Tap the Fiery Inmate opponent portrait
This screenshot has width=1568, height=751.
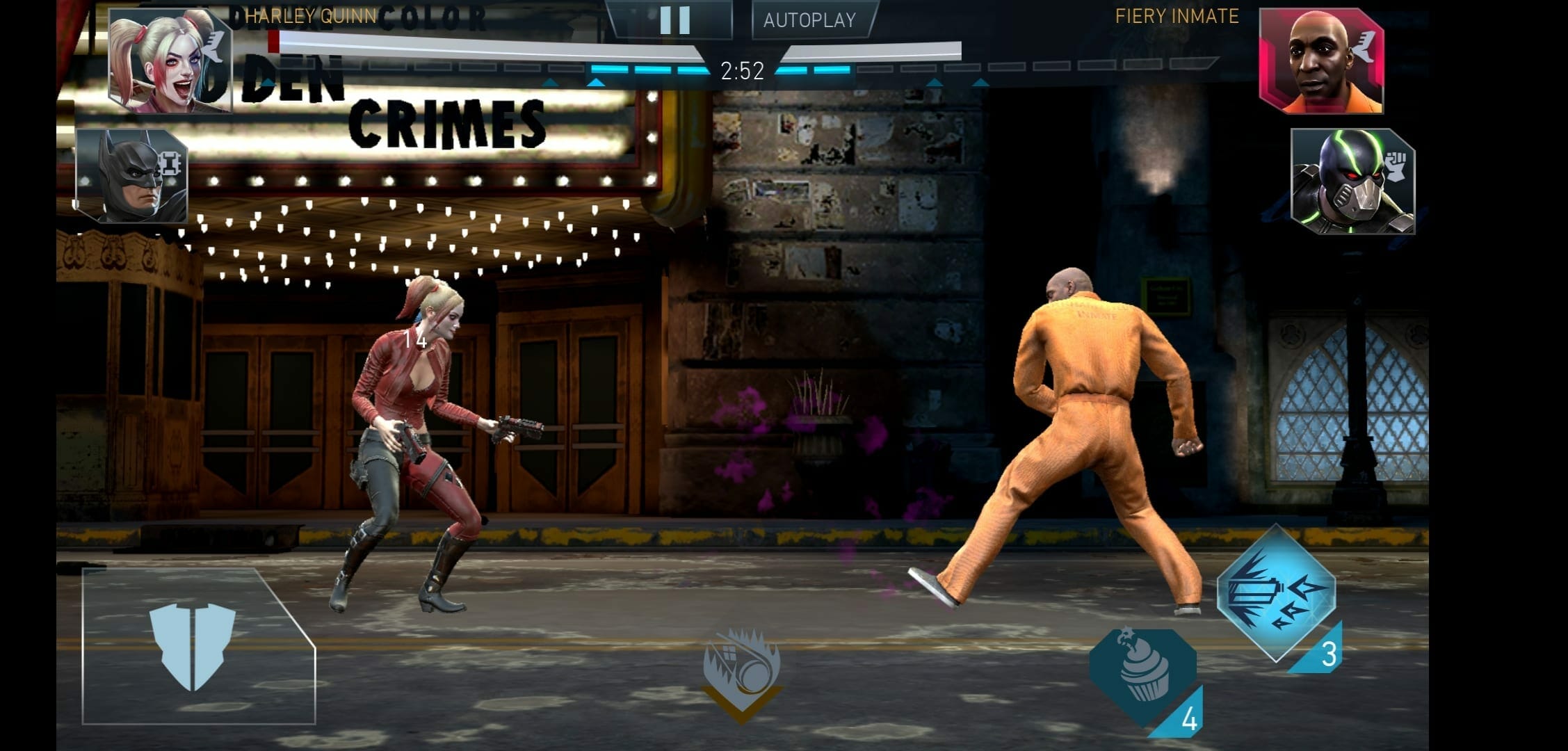click(x=1320, y=61)
